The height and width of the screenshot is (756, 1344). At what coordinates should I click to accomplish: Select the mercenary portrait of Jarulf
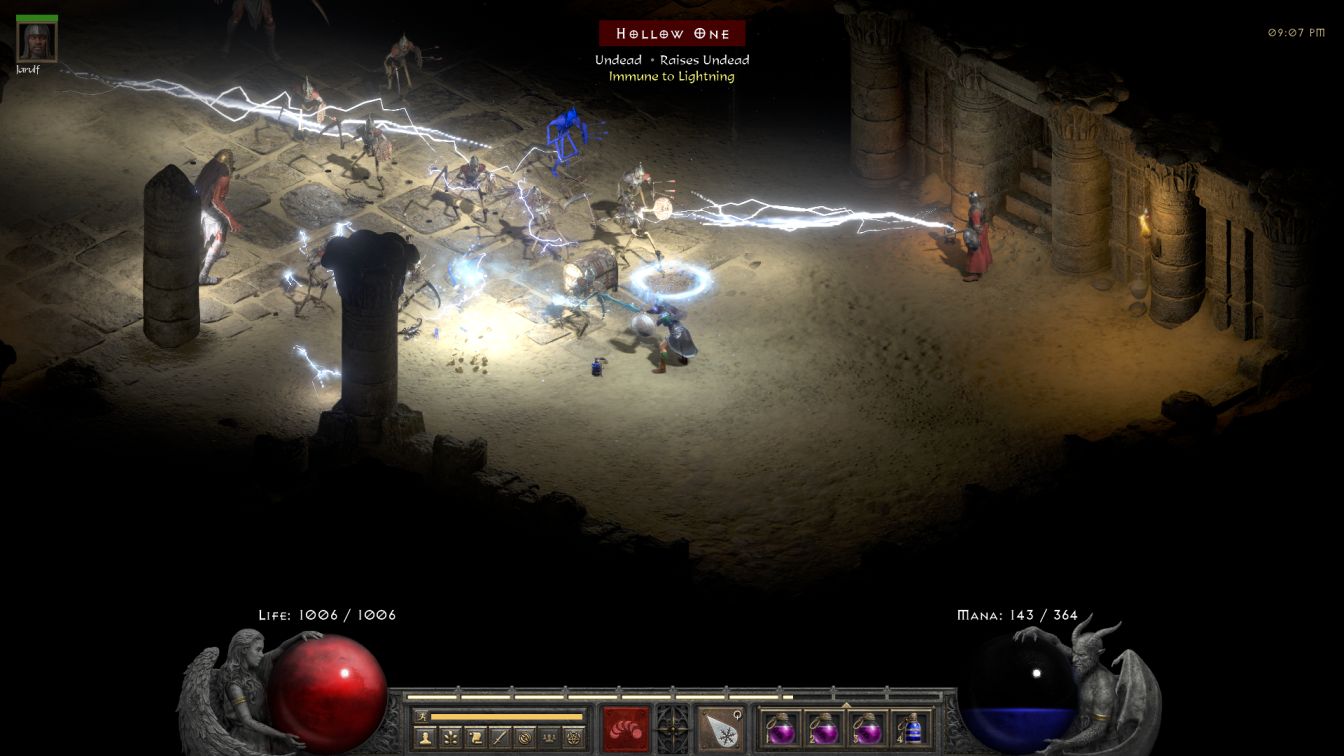(x=37, y=42)
